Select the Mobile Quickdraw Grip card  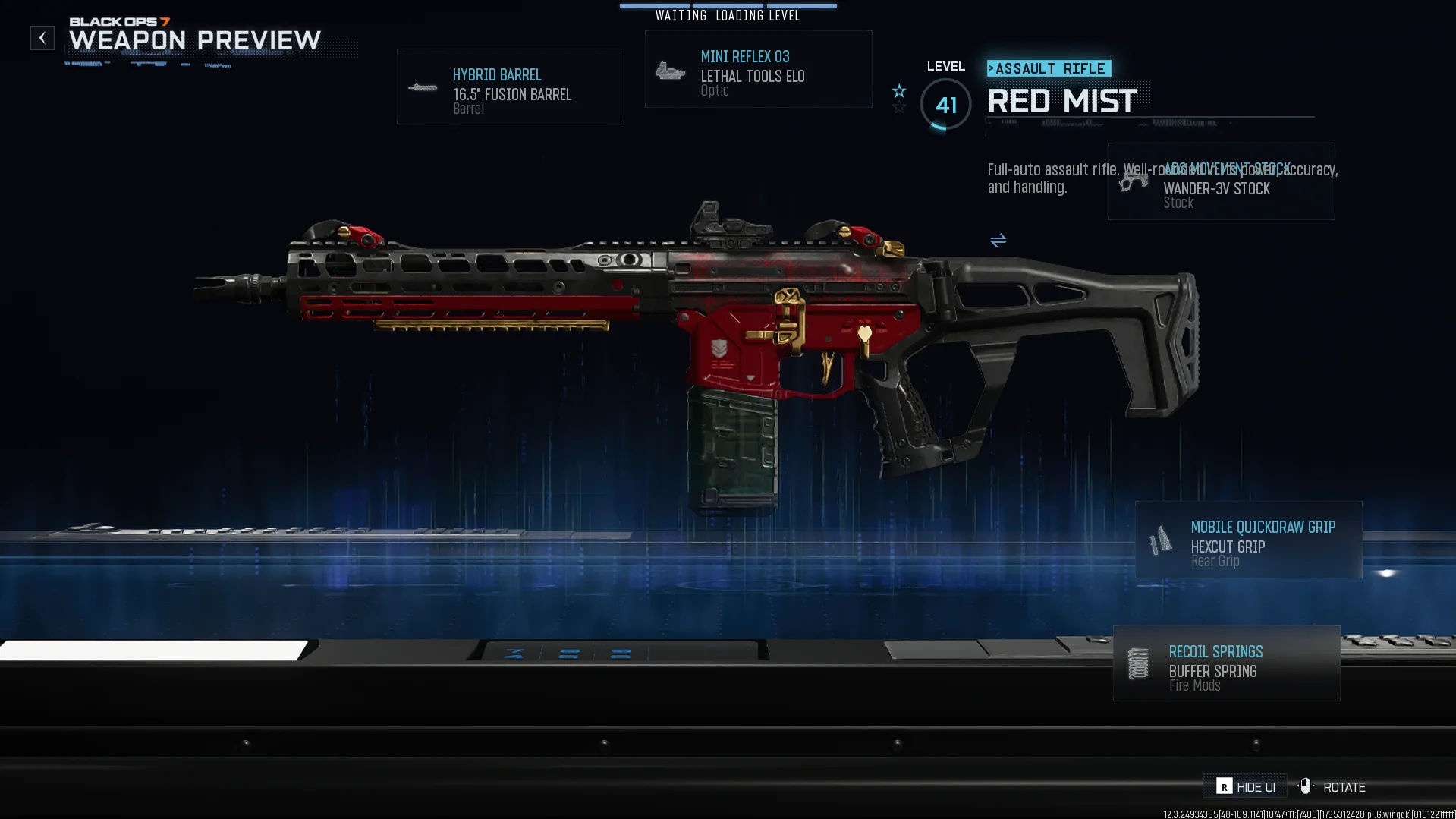[x=1248, y=540]
